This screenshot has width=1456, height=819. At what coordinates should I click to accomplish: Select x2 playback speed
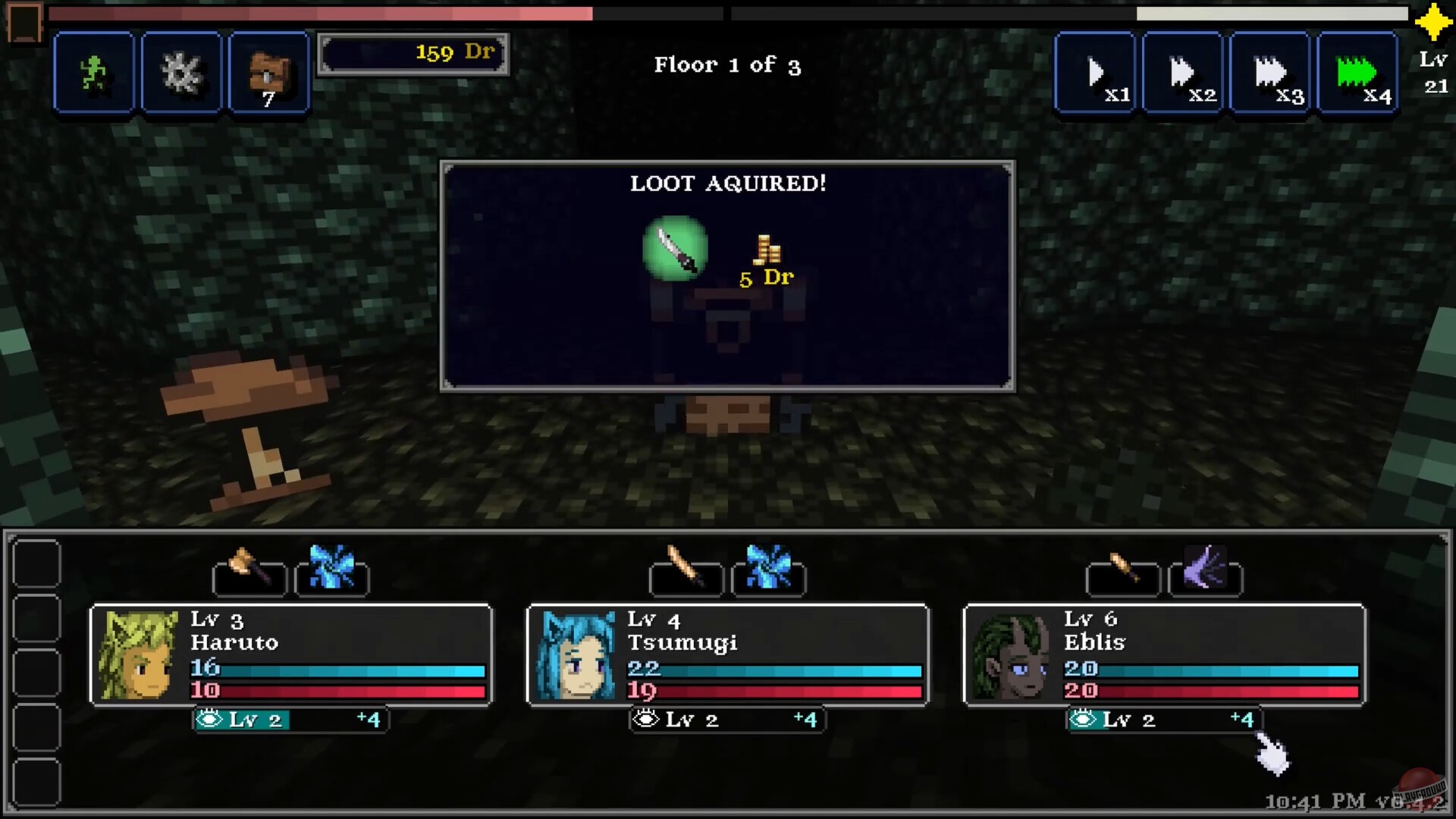[1181, 72]
